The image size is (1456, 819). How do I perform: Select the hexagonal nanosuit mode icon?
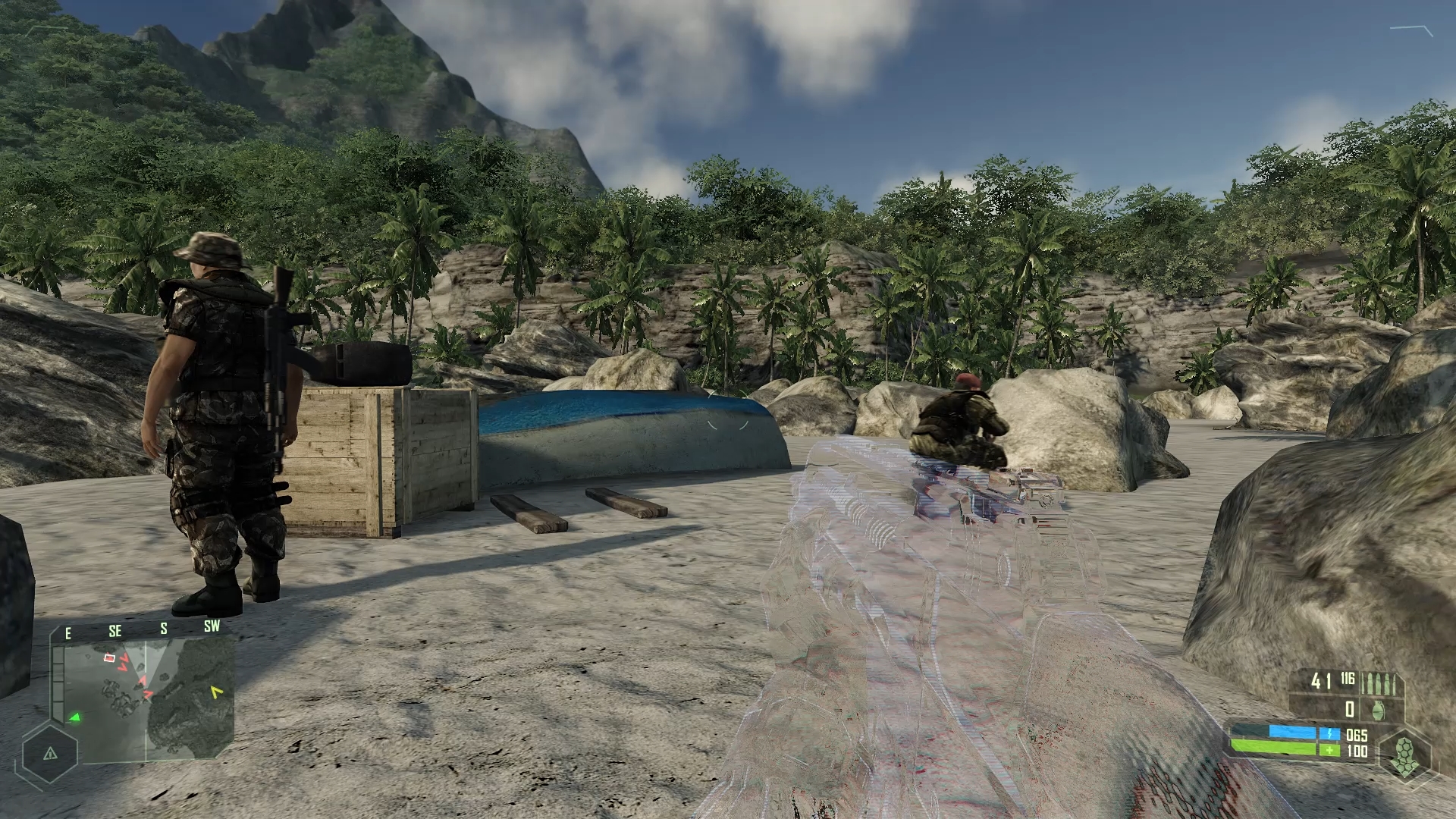click(x=1404, y=757)
